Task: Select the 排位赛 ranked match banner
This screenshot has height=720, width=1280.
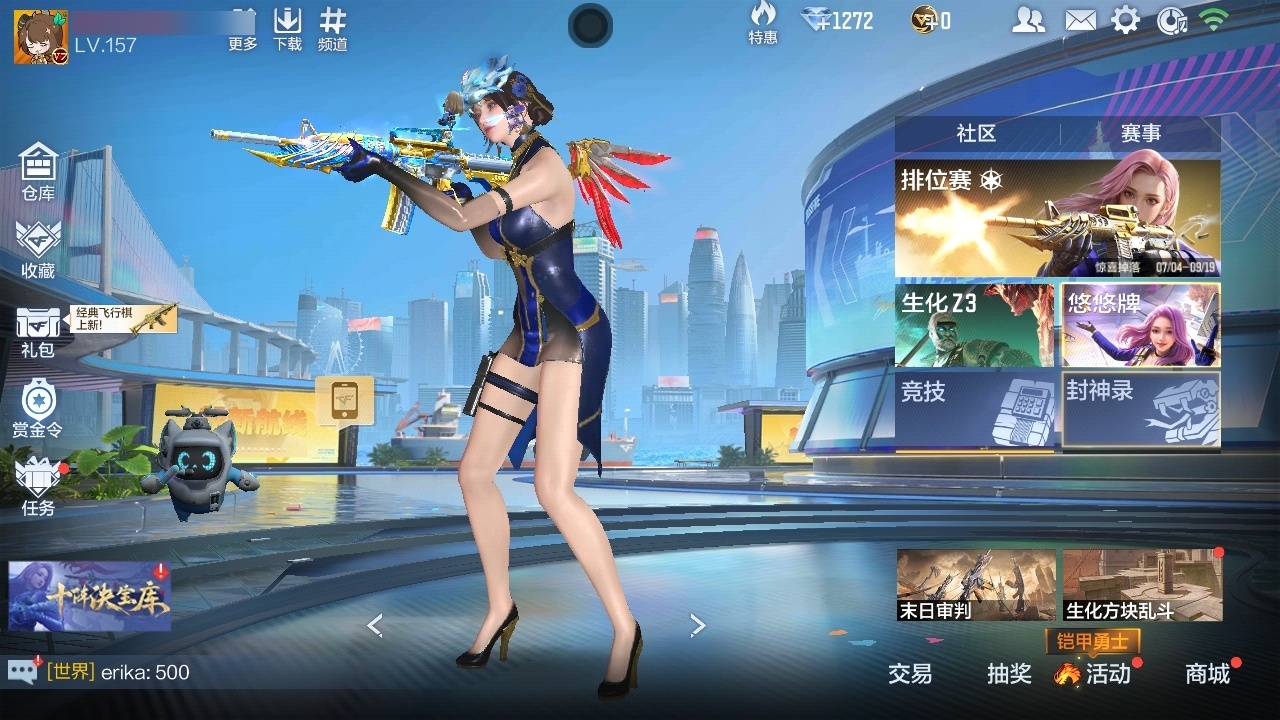Action: click(x=1057, y=218)
